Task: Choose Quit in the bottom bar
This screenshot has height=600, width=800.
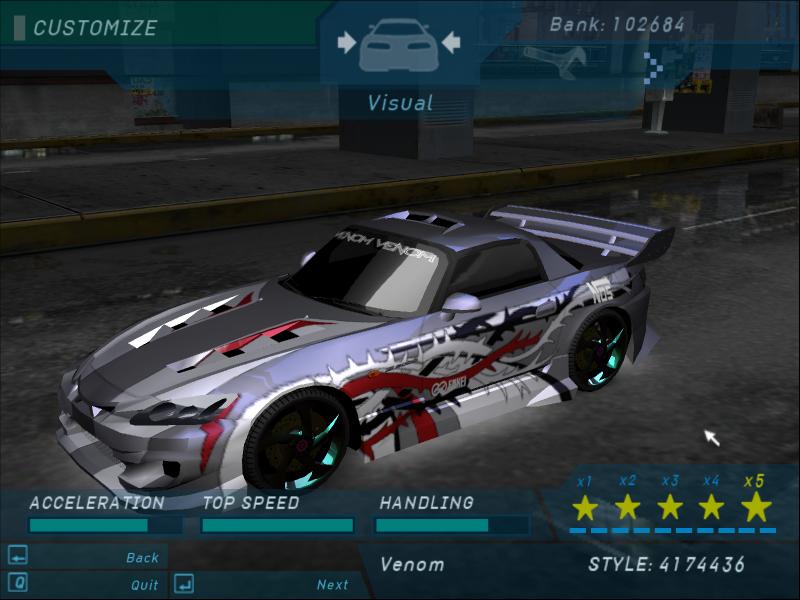Action: pos(144,585)
